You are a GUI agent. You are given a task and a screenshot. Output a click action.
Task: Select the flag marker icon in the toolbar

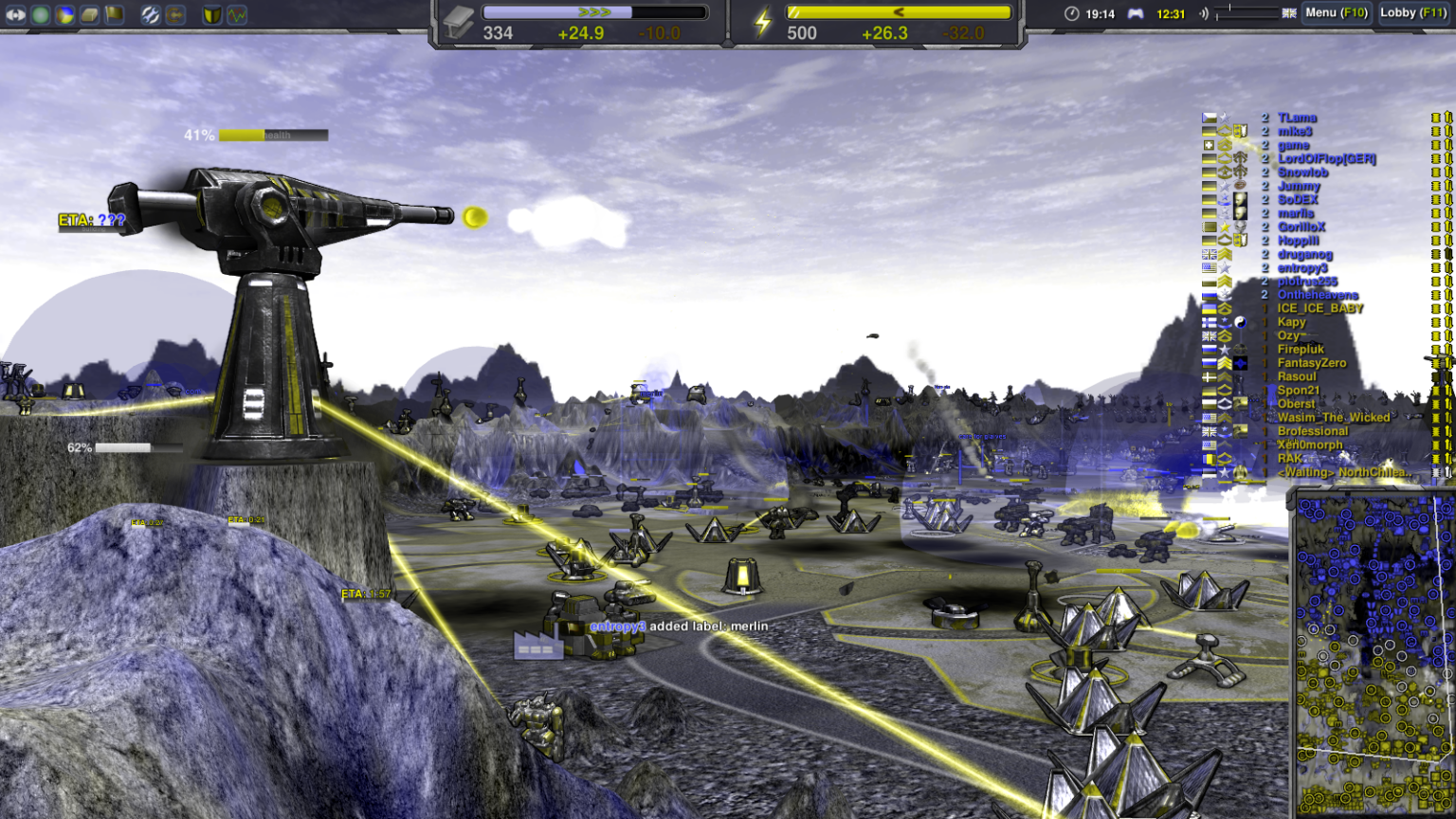click(x=114, y=13)
